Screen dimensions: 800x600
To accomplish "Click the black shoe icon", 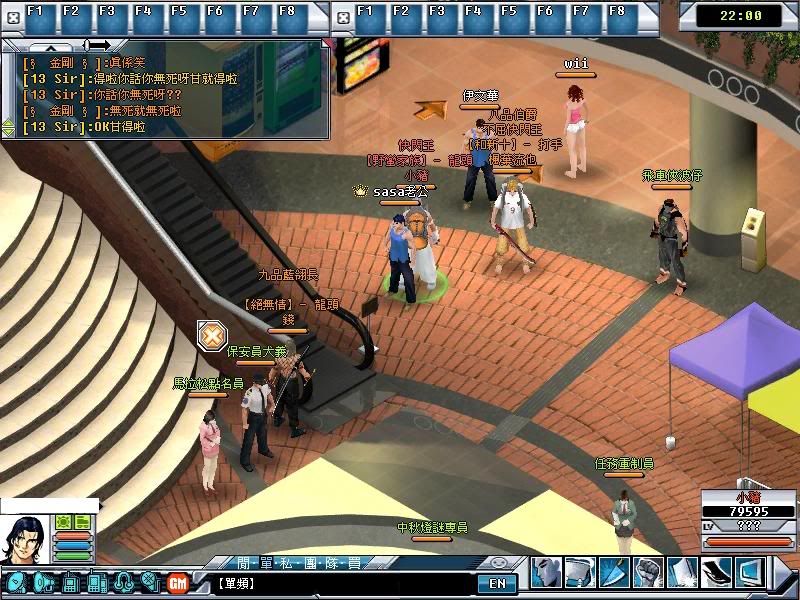I will tap(716, 573).
